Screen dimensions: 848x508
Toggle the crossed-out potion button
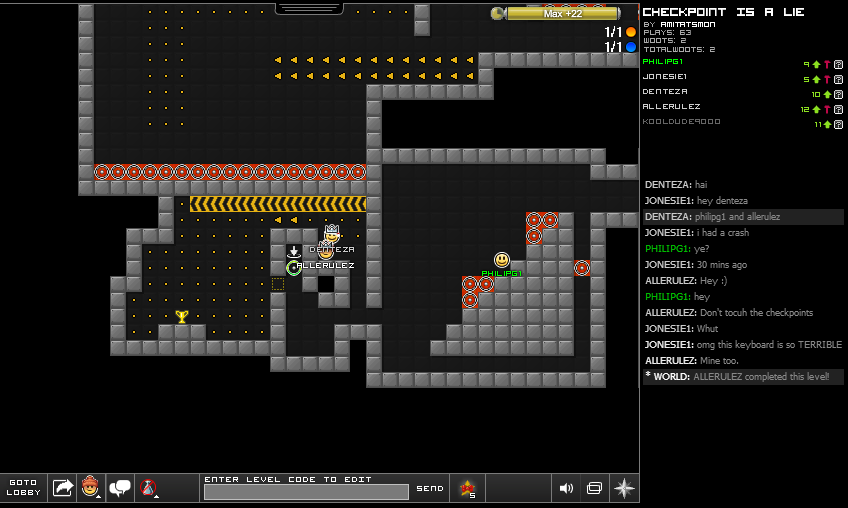(148, 488)
